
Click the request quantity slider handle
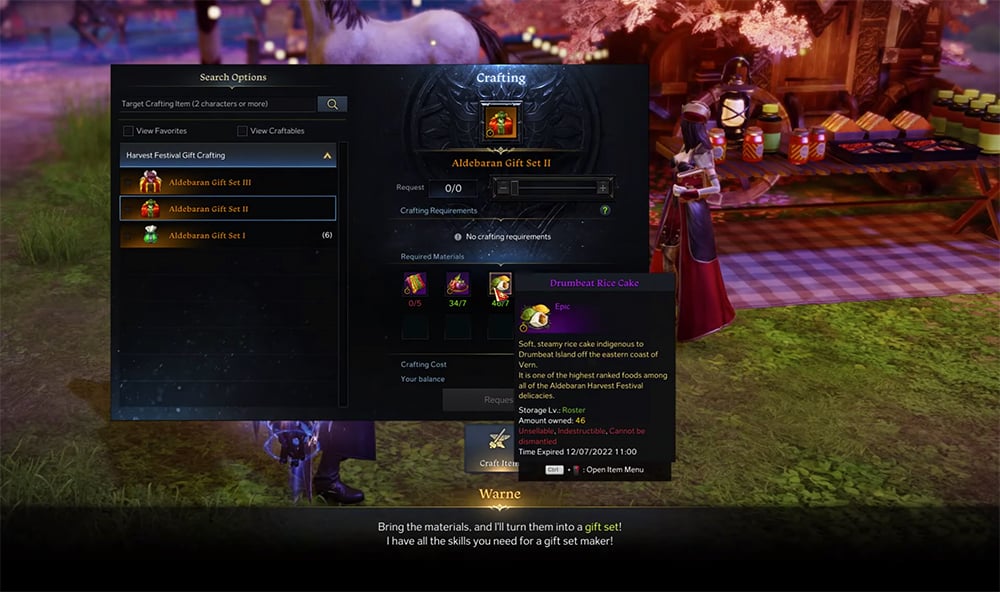tap(515, 188)
